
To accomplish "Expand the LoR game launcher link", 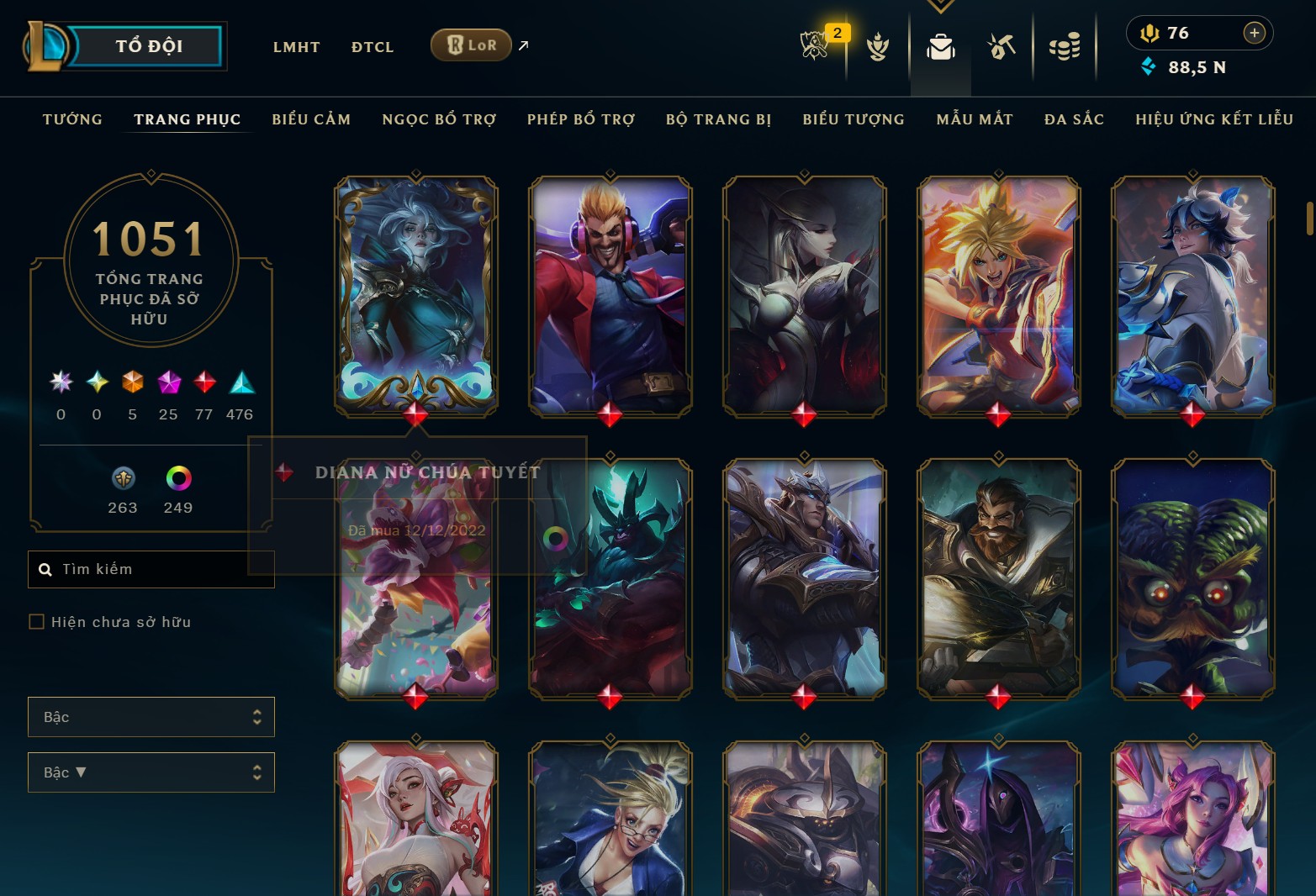I will coord(521,46).
